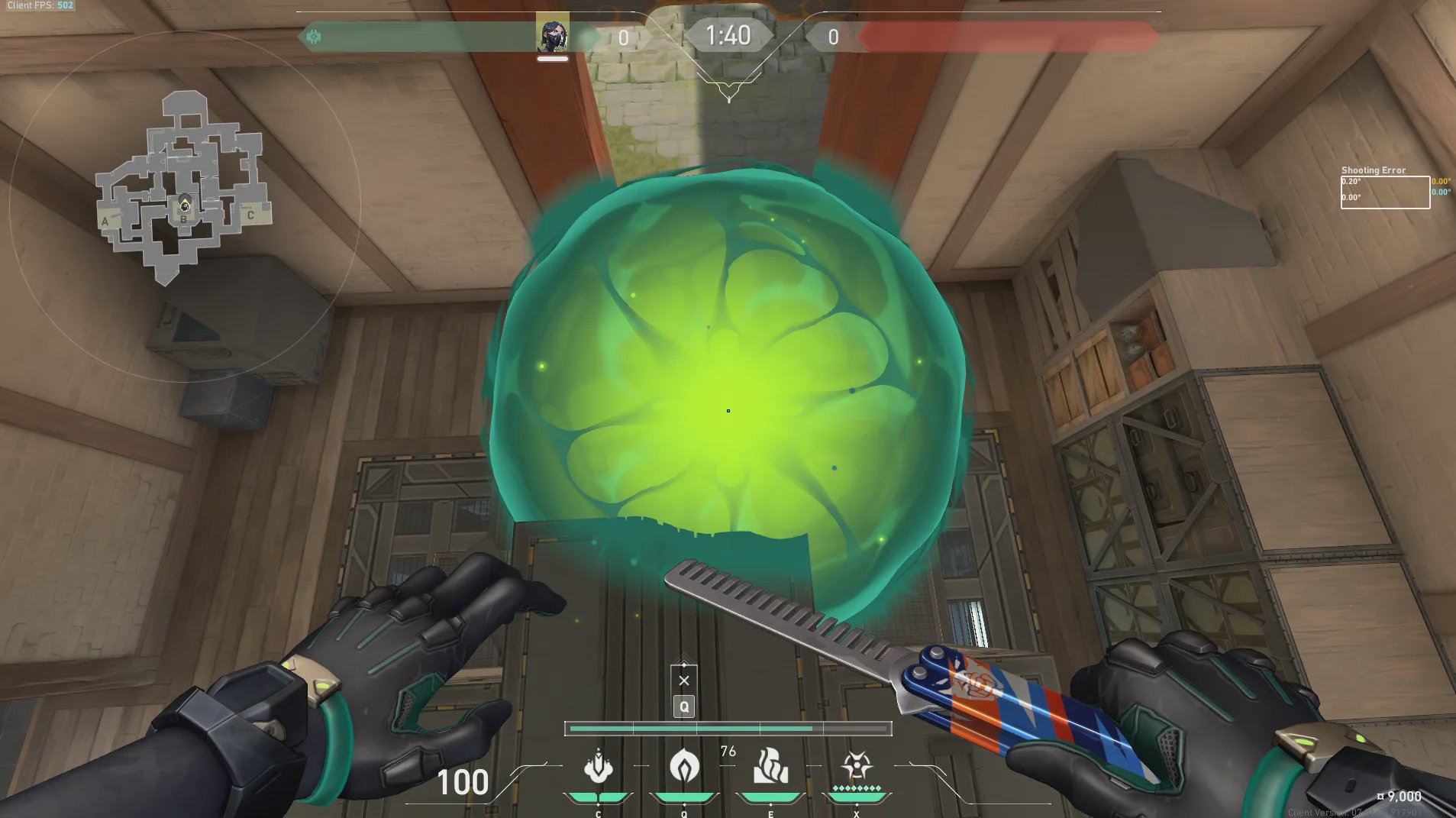Activate the Toxic Screen ability icon
1456x818 pixels.
pos(770,766)
